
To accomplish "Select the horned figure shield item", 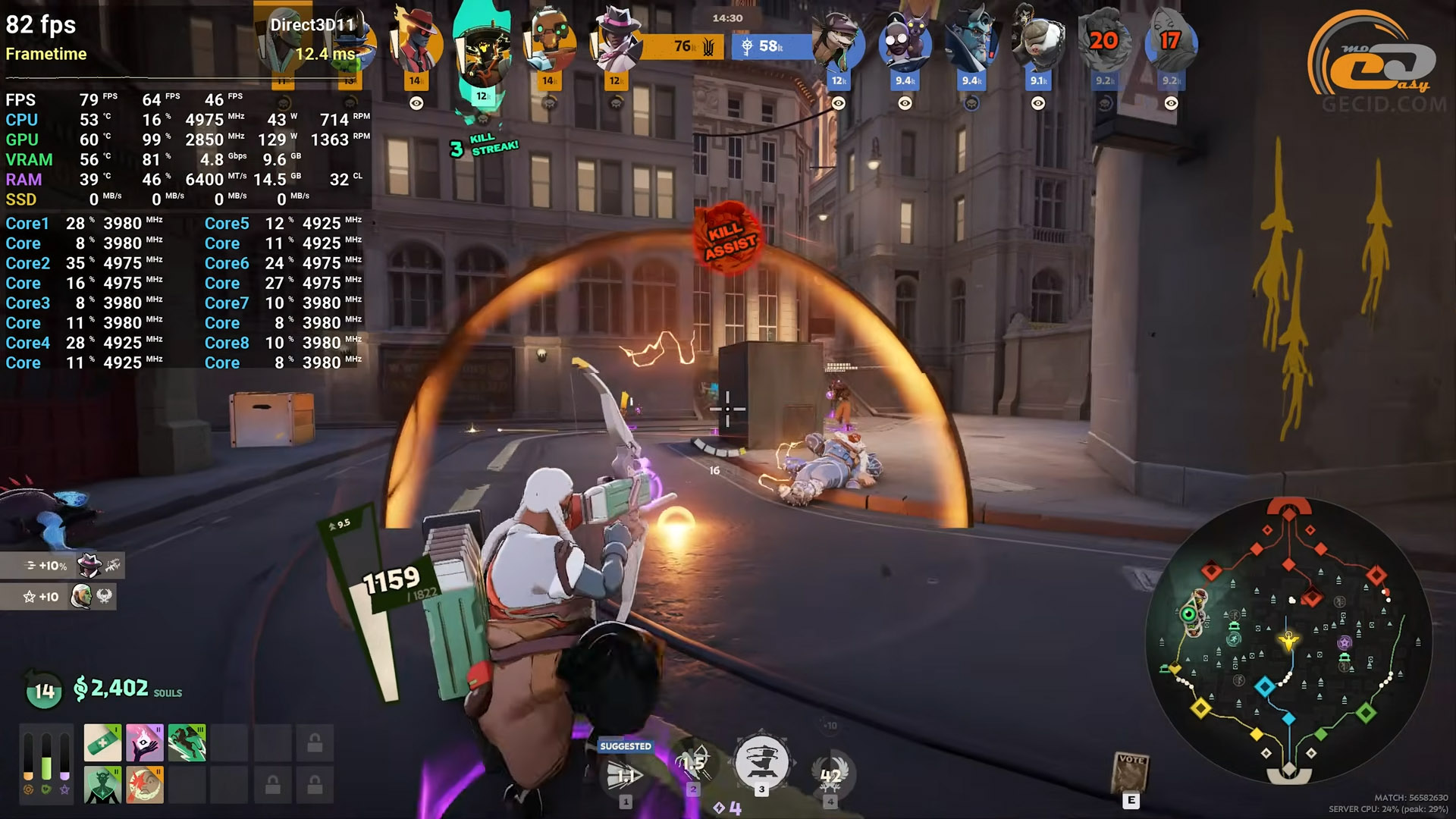I will [102, 784].
